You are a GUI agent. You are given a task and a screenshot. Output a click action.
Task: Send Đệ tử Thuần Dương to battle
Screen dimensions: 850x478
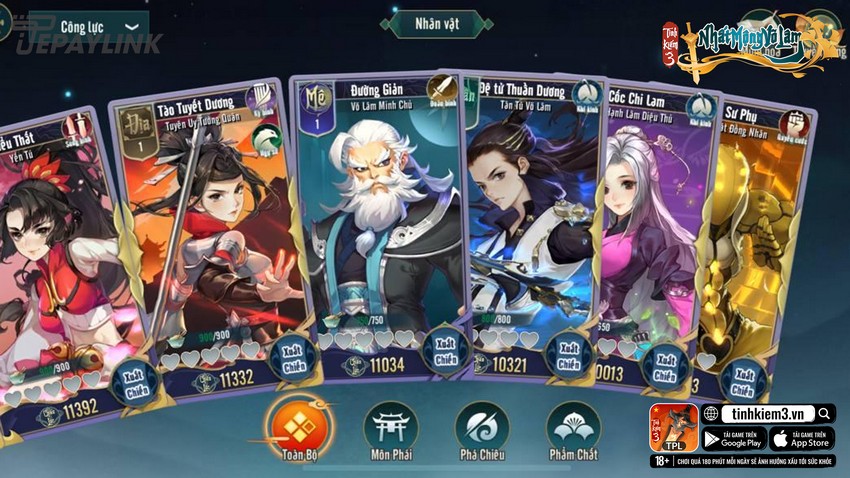point(570,353)
